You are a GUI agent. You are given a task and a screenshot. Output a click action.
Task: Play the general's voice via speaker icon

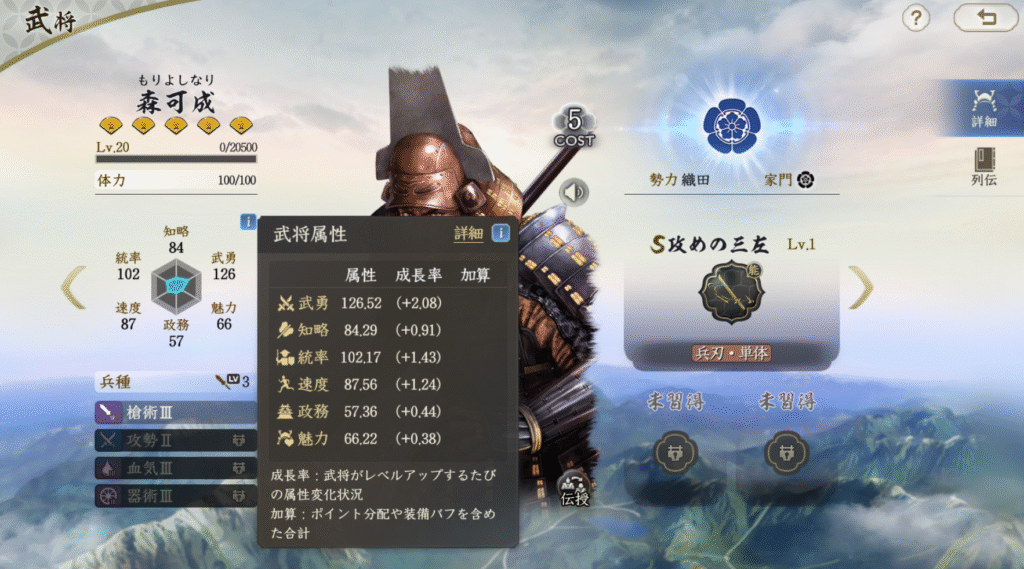pyautogui.click(x=574, y=191)
